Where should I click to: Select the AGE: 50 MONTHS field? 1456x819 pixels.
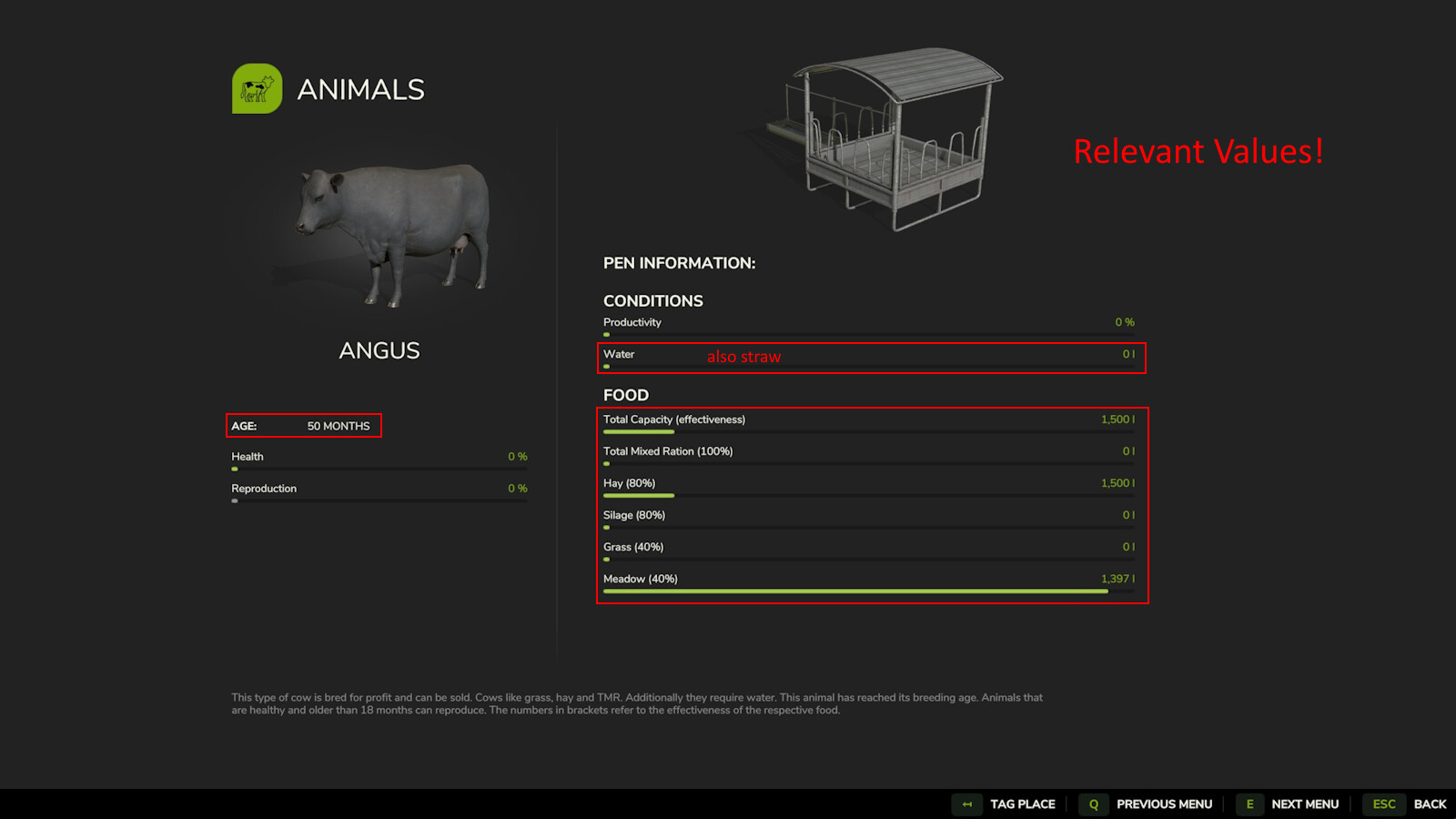pos(303,425)
